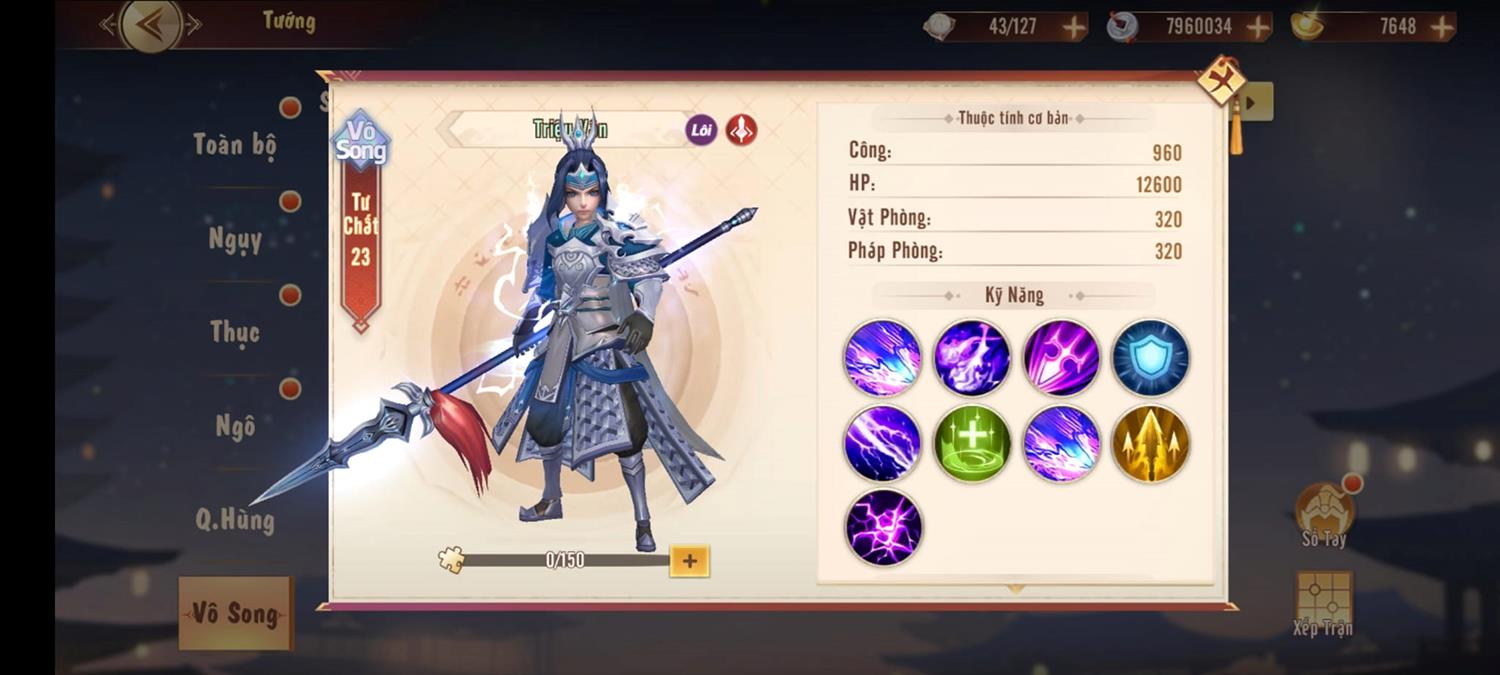Select the Vô Song tab
This screenshot has height=675, width=1500.
click(236, 613)
